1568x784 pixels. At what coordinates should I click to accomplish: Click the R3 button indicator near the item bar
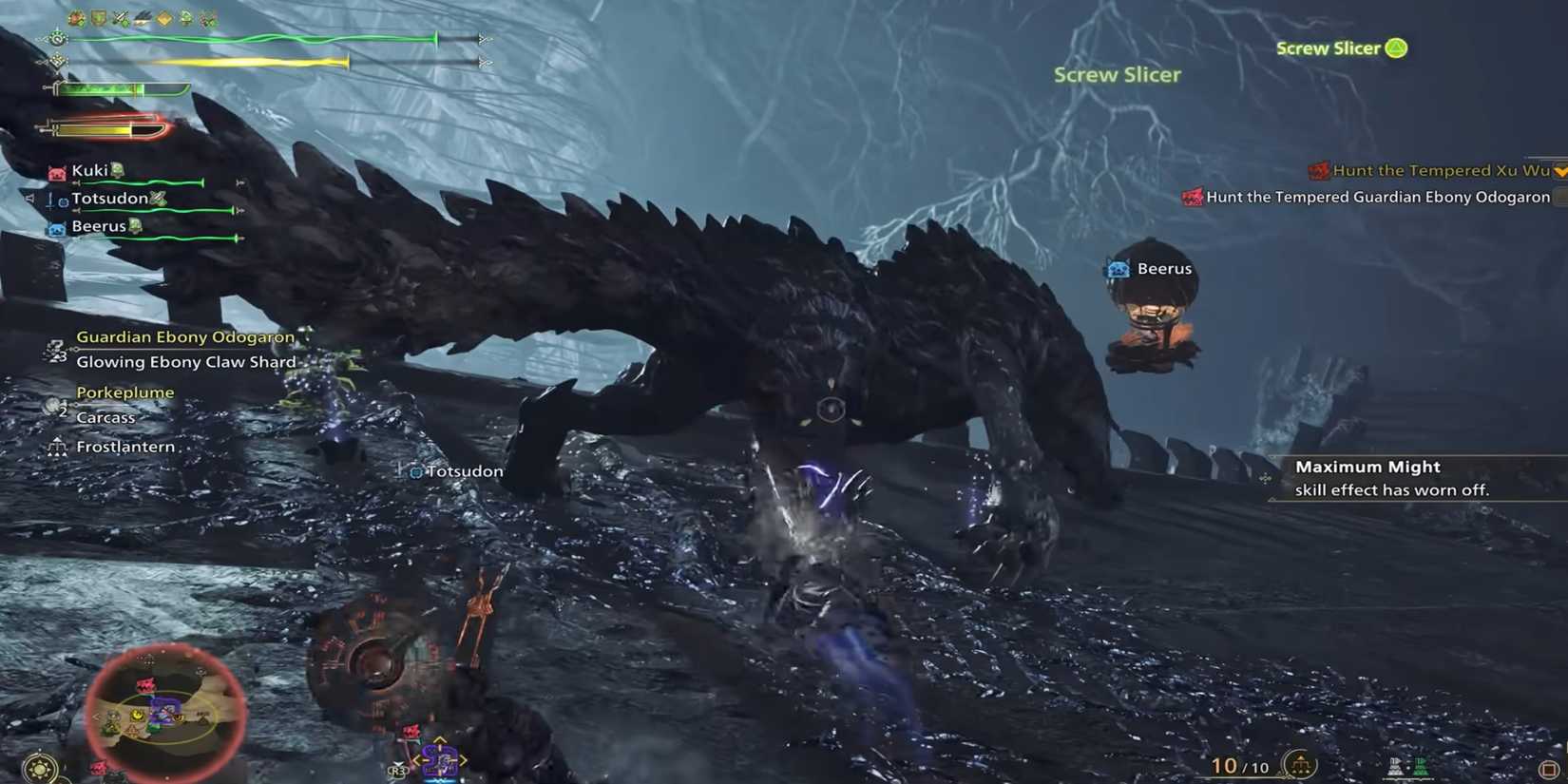(x=396, y=772)
